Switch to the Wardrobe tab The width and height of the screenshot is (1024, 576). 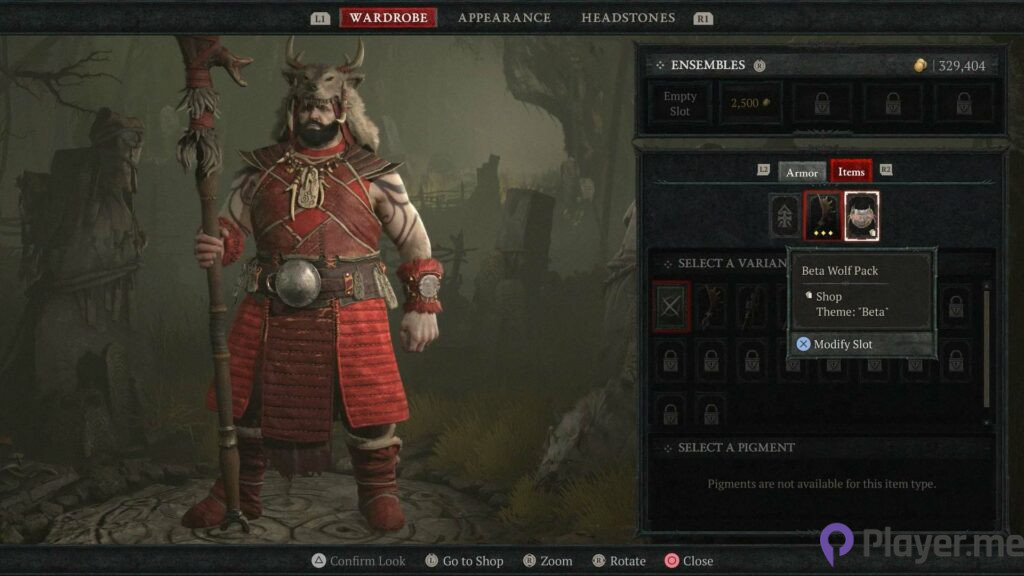tap(388, 18)
